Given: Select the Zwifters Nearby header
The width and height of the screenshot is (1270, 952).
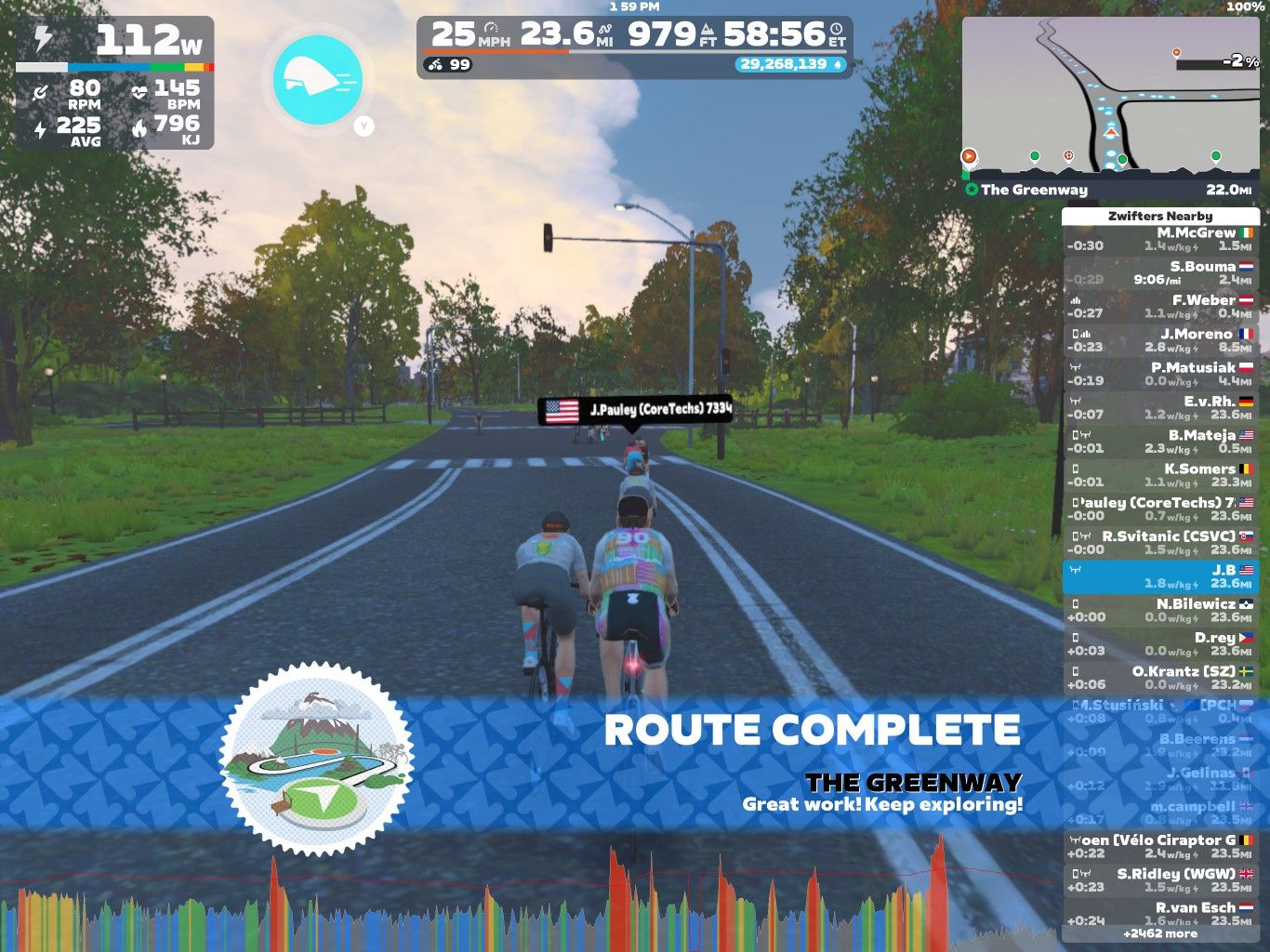Looking at the screenshot, I should (x=1162, y=215).
